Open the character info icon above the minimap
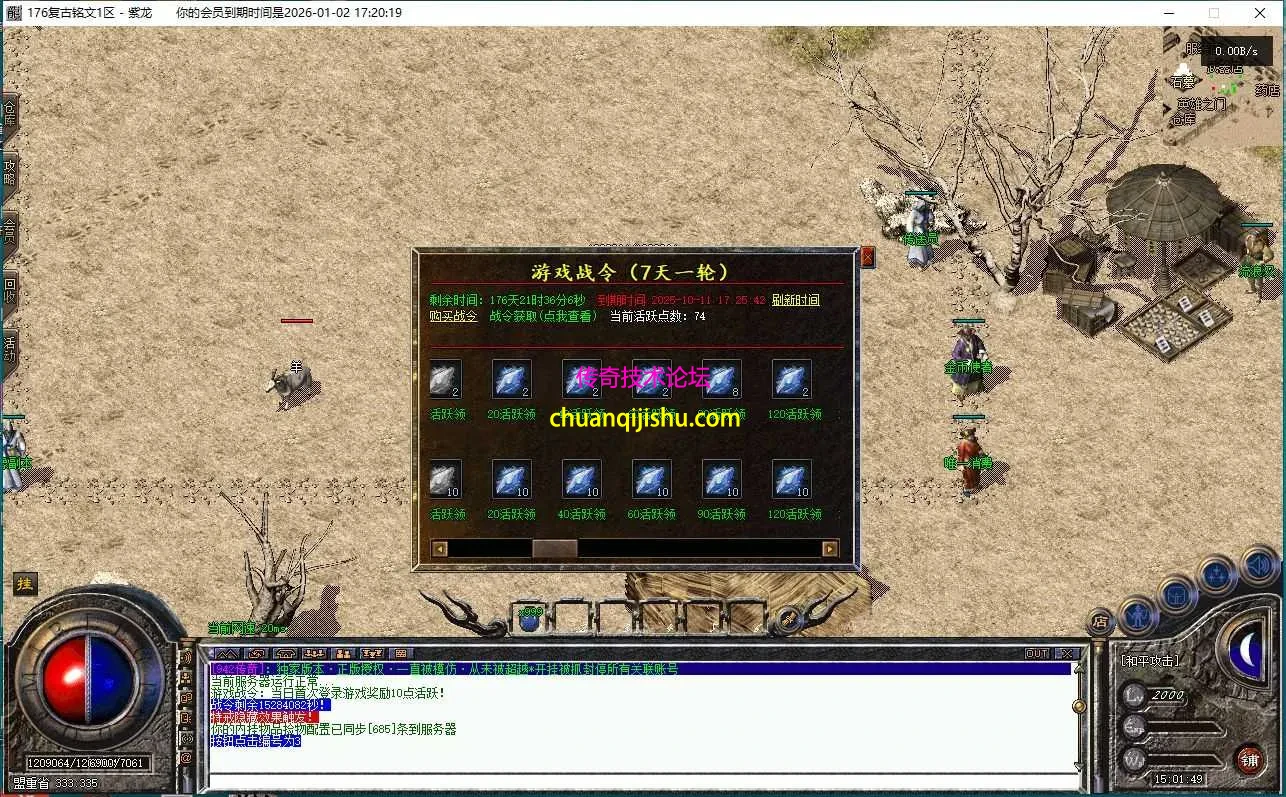 pyautogui.click(x=1139, y=616)
